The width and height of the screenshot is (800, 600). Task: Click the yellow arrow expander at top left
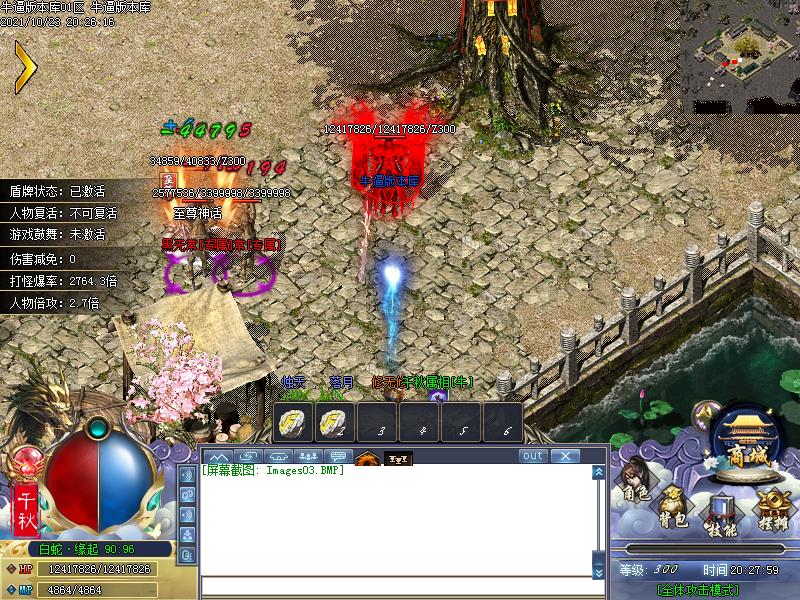[x=24, y=67]
